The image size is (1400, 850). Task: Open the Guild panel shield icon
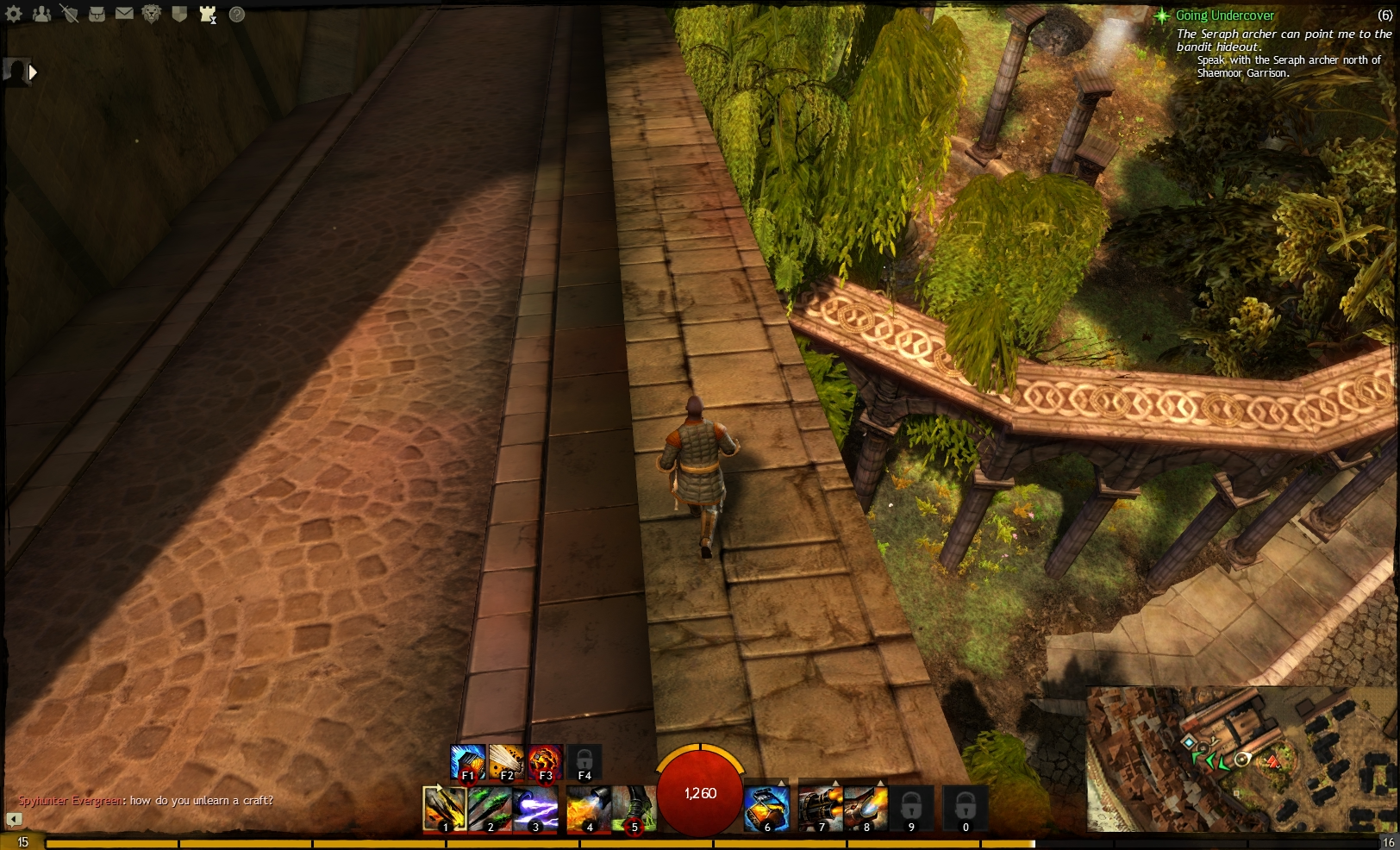click(179, 15)
